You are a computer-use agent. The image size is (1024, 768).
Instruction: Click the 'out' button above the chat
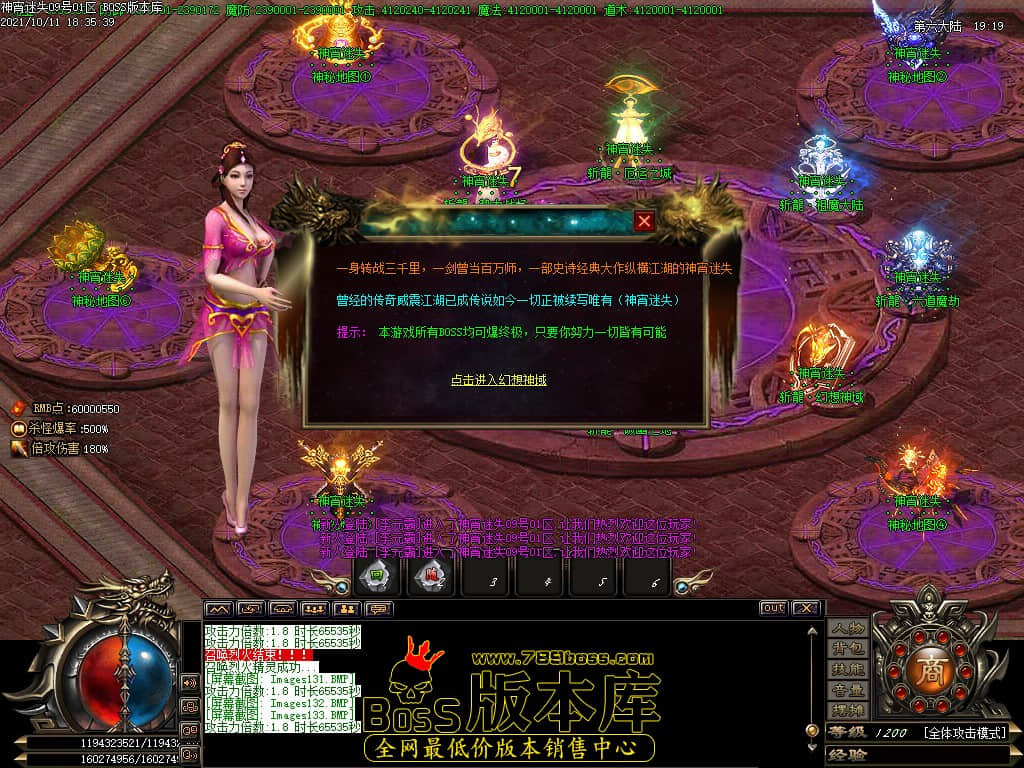click(x=773, y=608)
